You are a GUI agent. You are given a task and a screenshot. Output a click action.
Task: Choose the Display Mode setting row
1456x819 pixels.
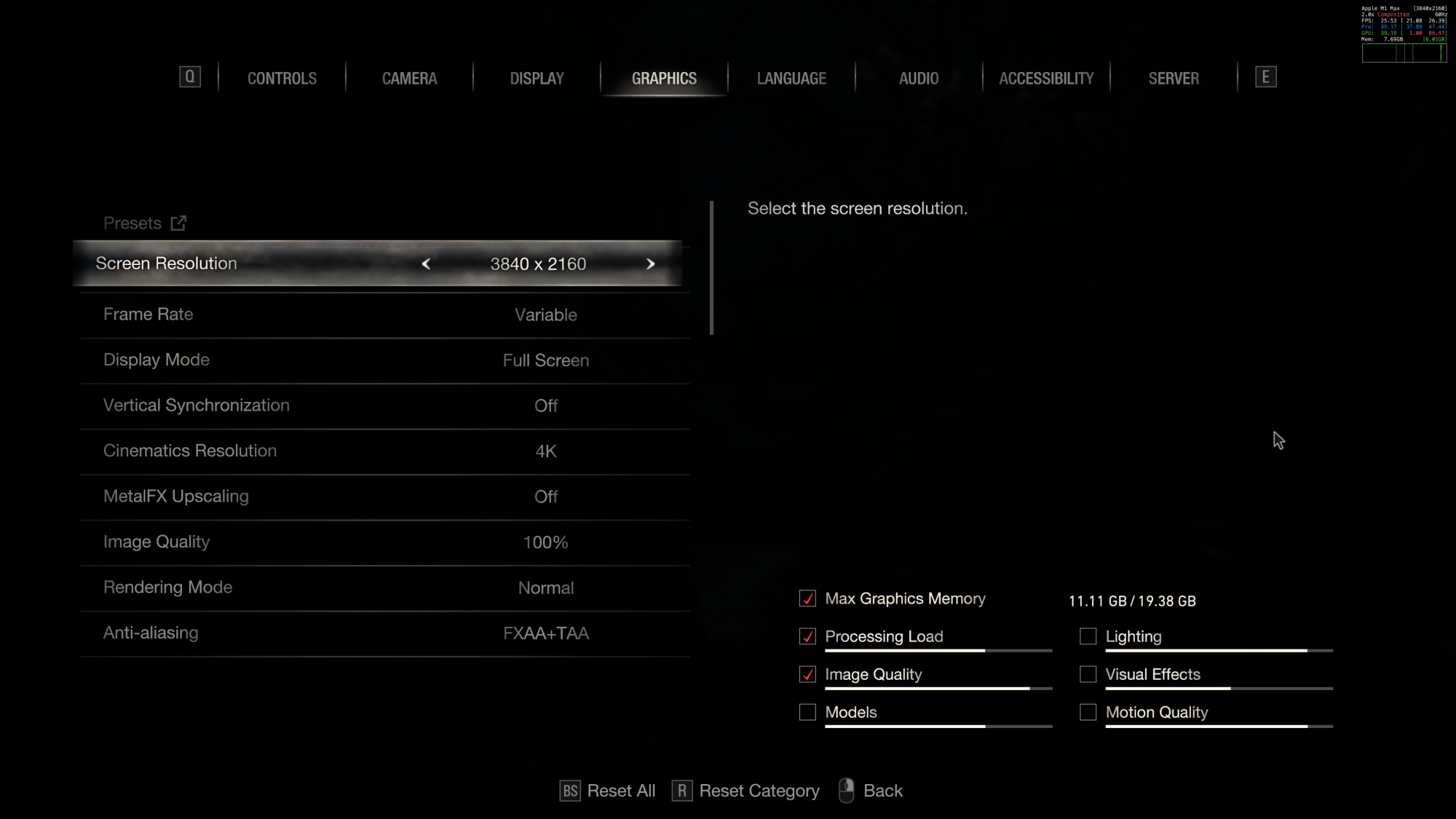click(x=384, y=360)
